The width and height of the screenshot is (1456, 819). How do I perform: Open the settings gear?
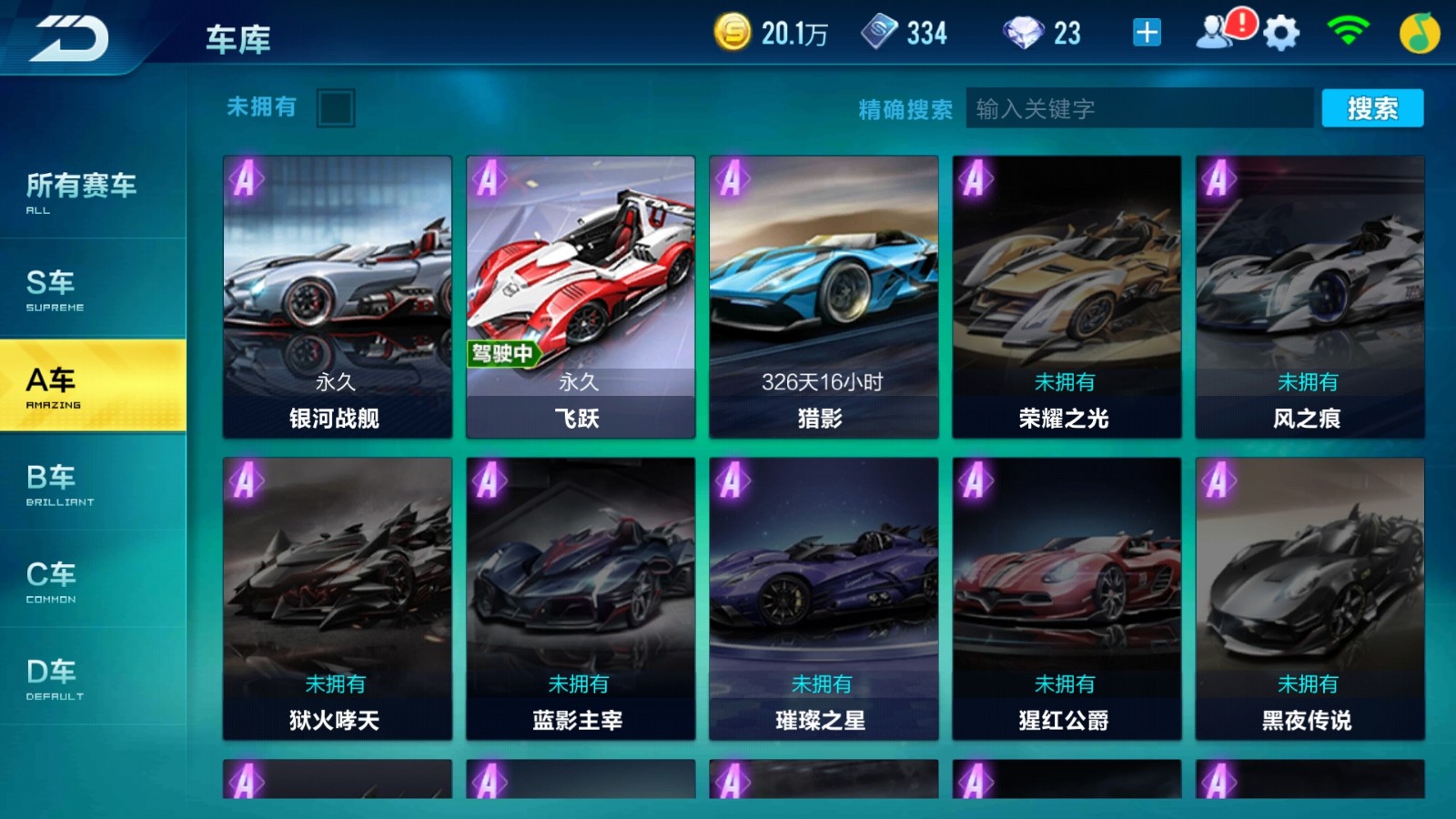pos(1279,32)
